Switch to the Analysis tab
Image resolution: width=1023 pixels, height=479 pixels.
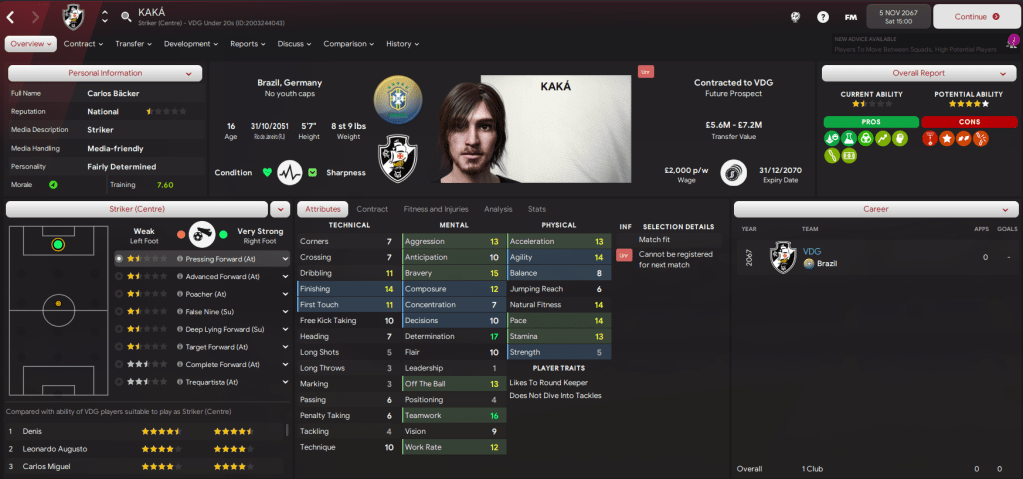(x=498, y=209)
